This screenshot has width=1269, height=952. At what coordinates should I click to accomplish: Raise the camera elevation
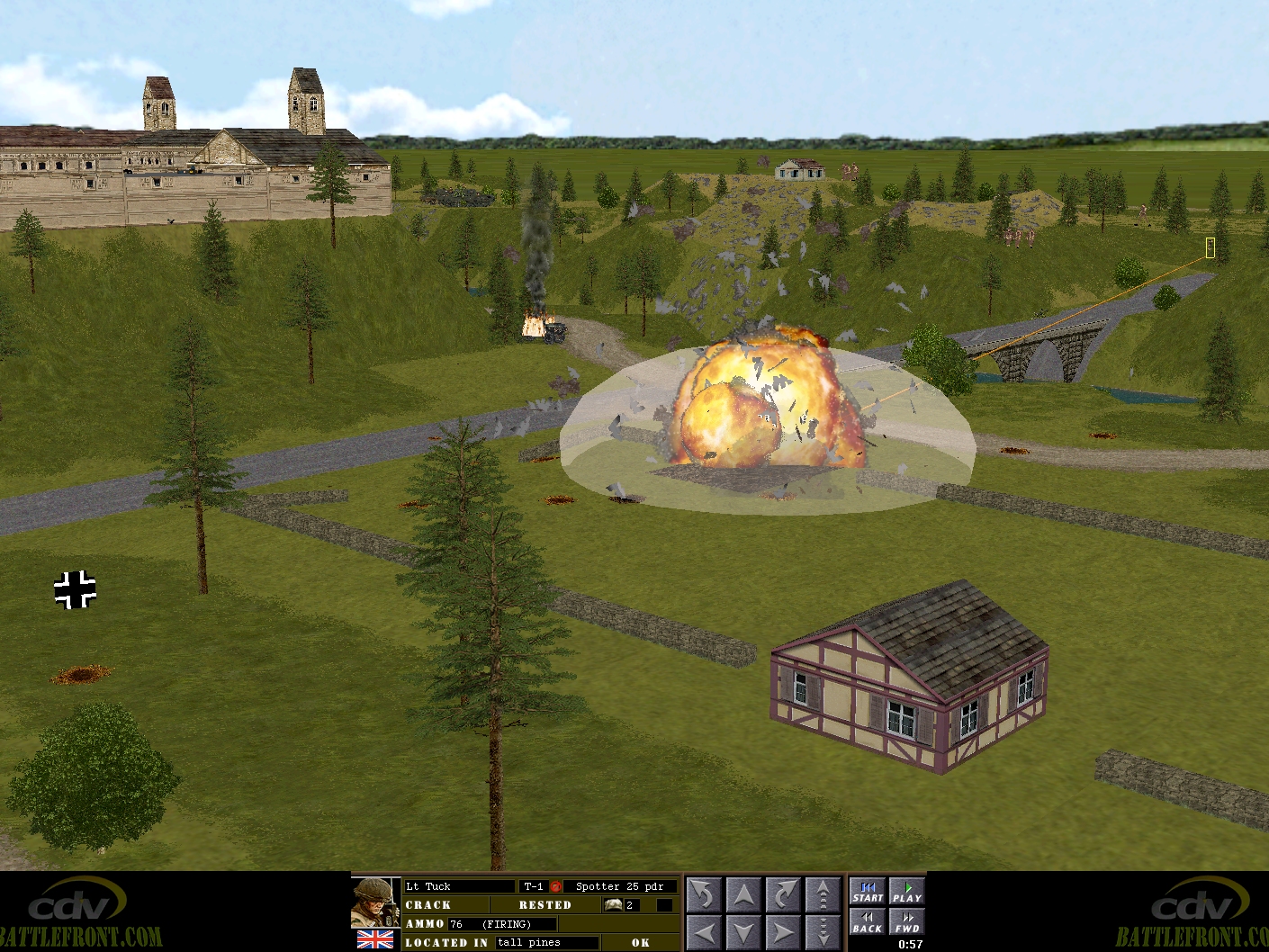(823, 895)
